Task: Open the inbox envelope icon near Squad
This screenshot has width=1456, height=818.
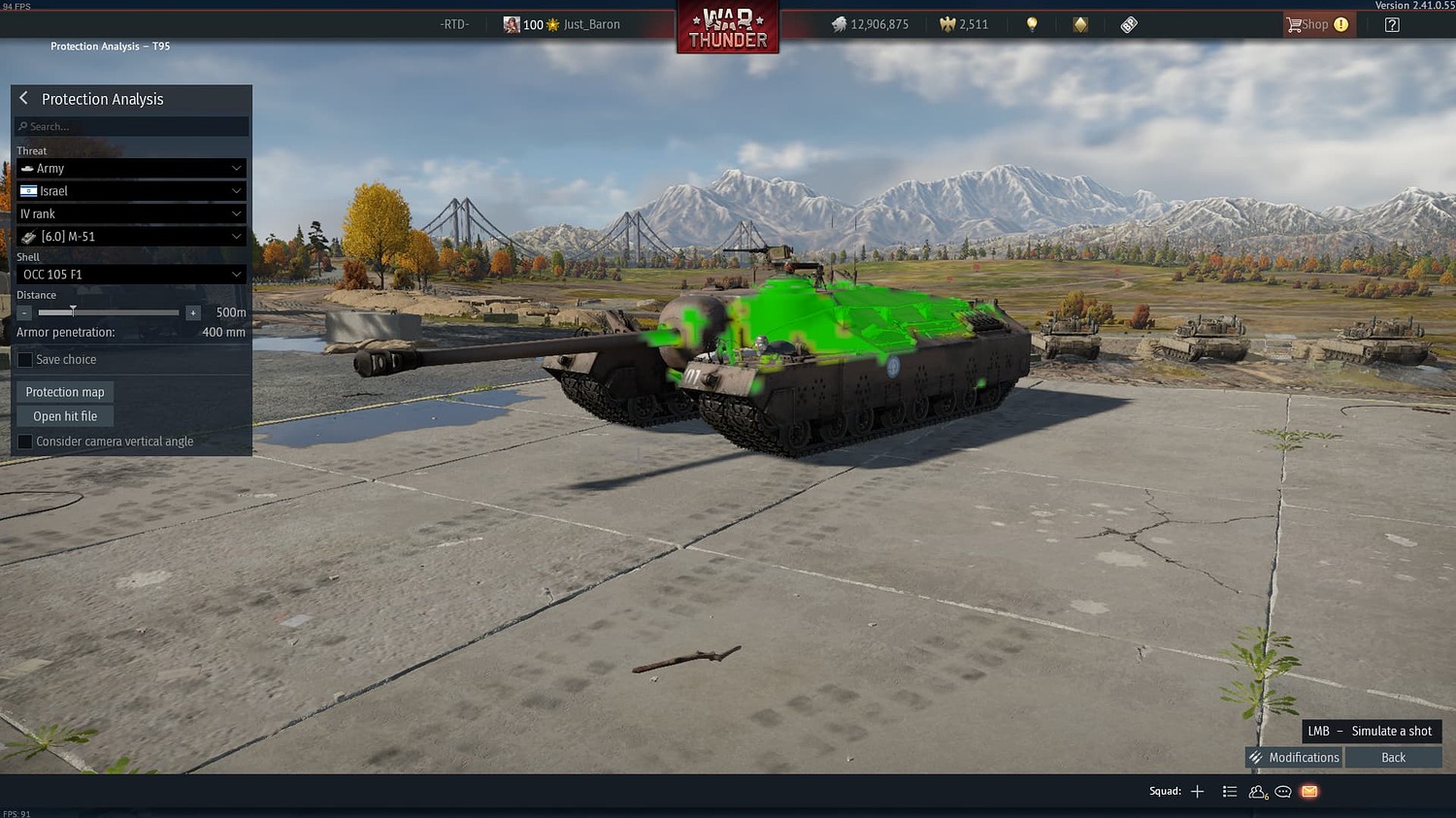Action: pyautogui.click(x=1308, y=792)
